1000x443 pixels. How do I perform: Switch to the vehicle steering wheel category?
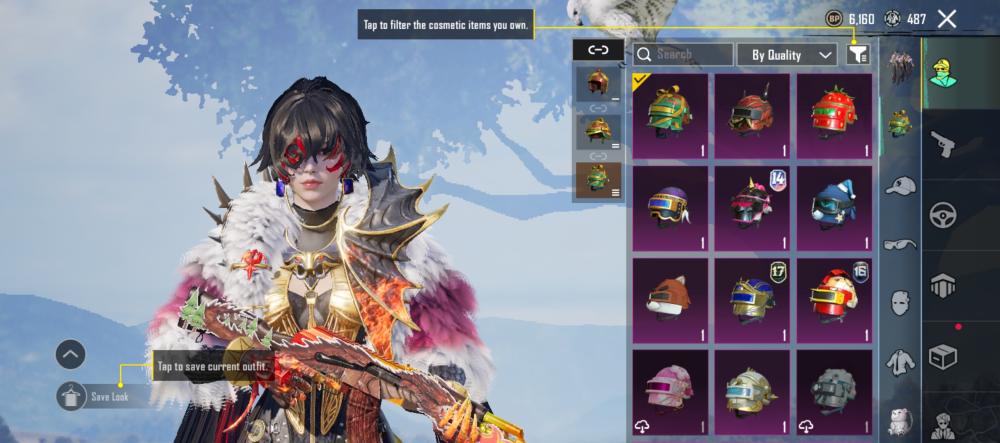944,215
